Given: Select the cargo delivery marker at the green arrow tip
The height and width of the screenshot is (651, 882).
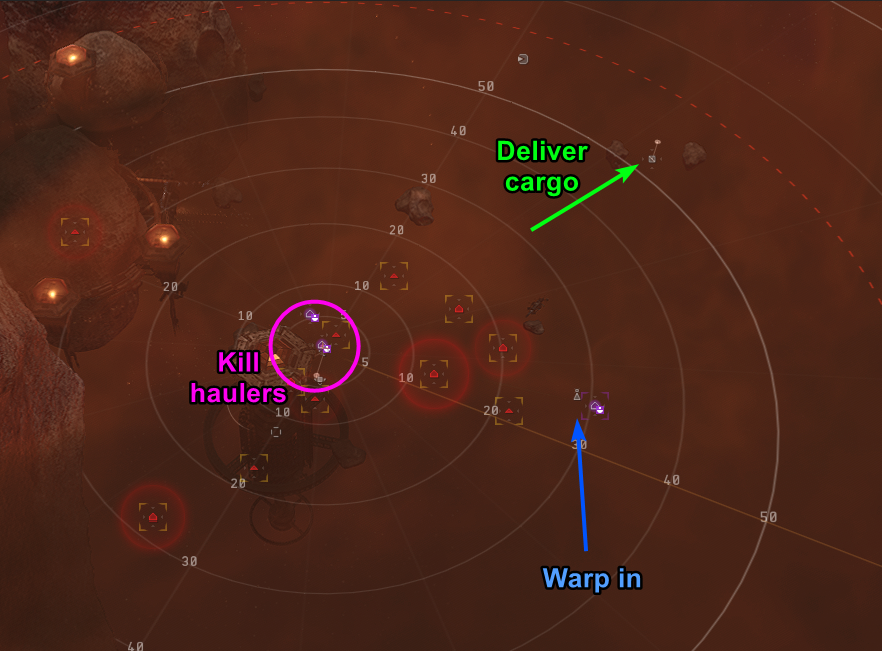Looking at the screenshot, I should pyautogui.click(x=652, y=158).
